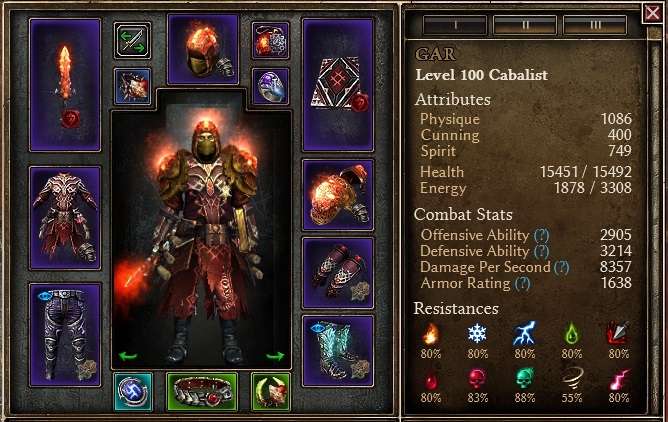Screen dimensions: 668x422
Task: Open the Offensive Ability help tooltip
Action: [541, 234]
